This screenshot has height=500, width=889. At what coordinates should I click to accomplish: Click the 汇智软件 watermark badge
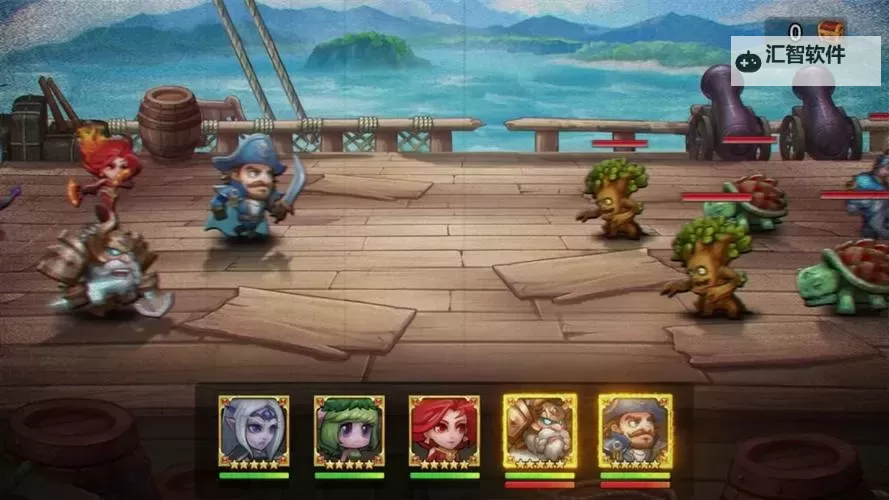click(x=804, y=58)
